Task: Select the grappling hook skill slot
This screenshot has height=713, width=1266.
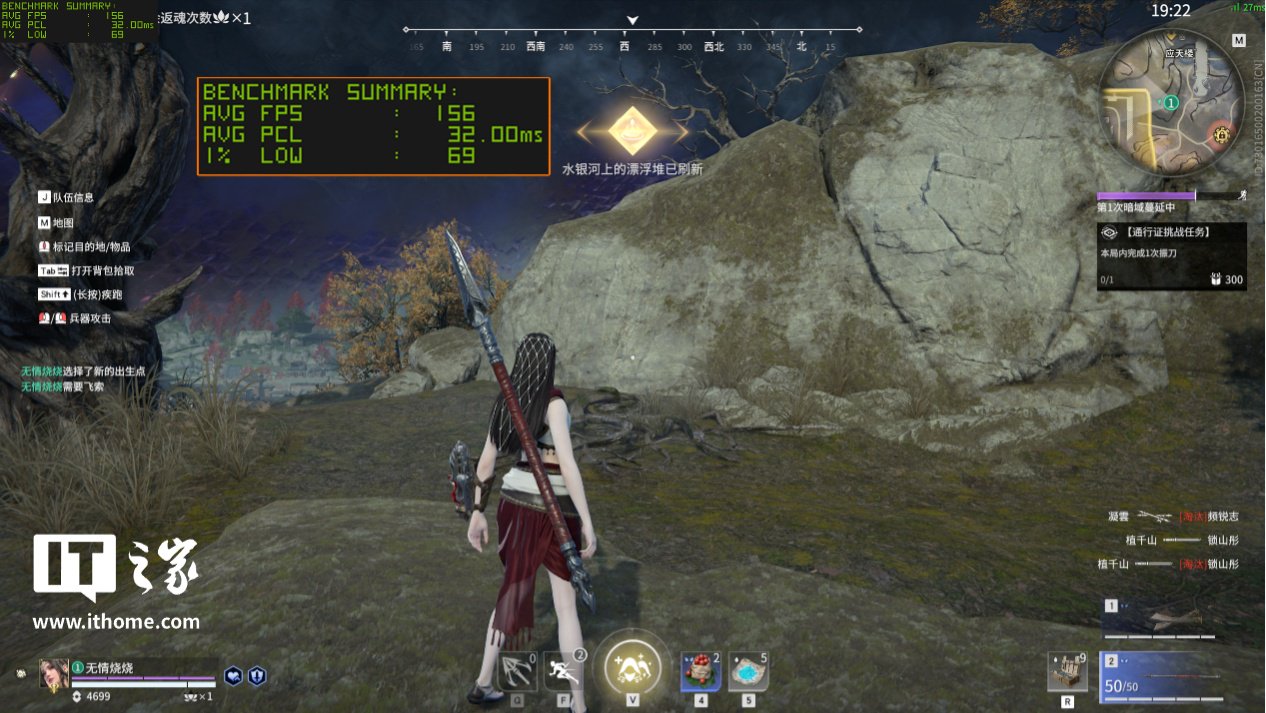Action: click(x=517, y=671)
